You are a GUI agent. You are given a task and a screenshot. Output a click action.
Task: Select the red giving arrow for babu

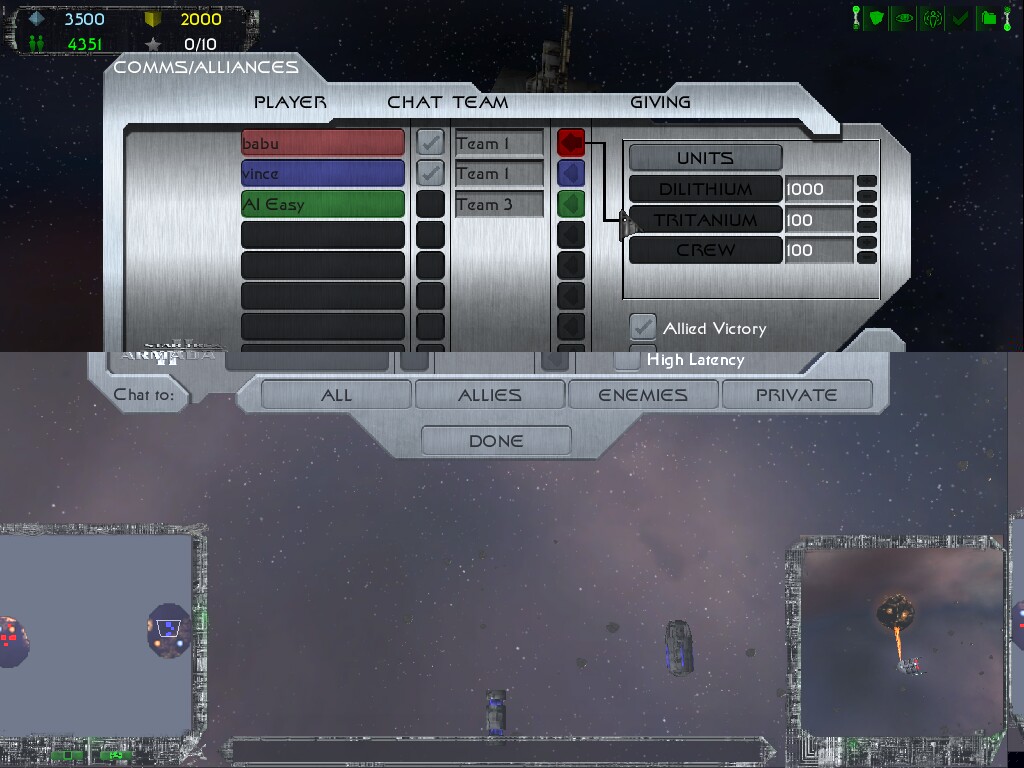click(x=571, y=143)
